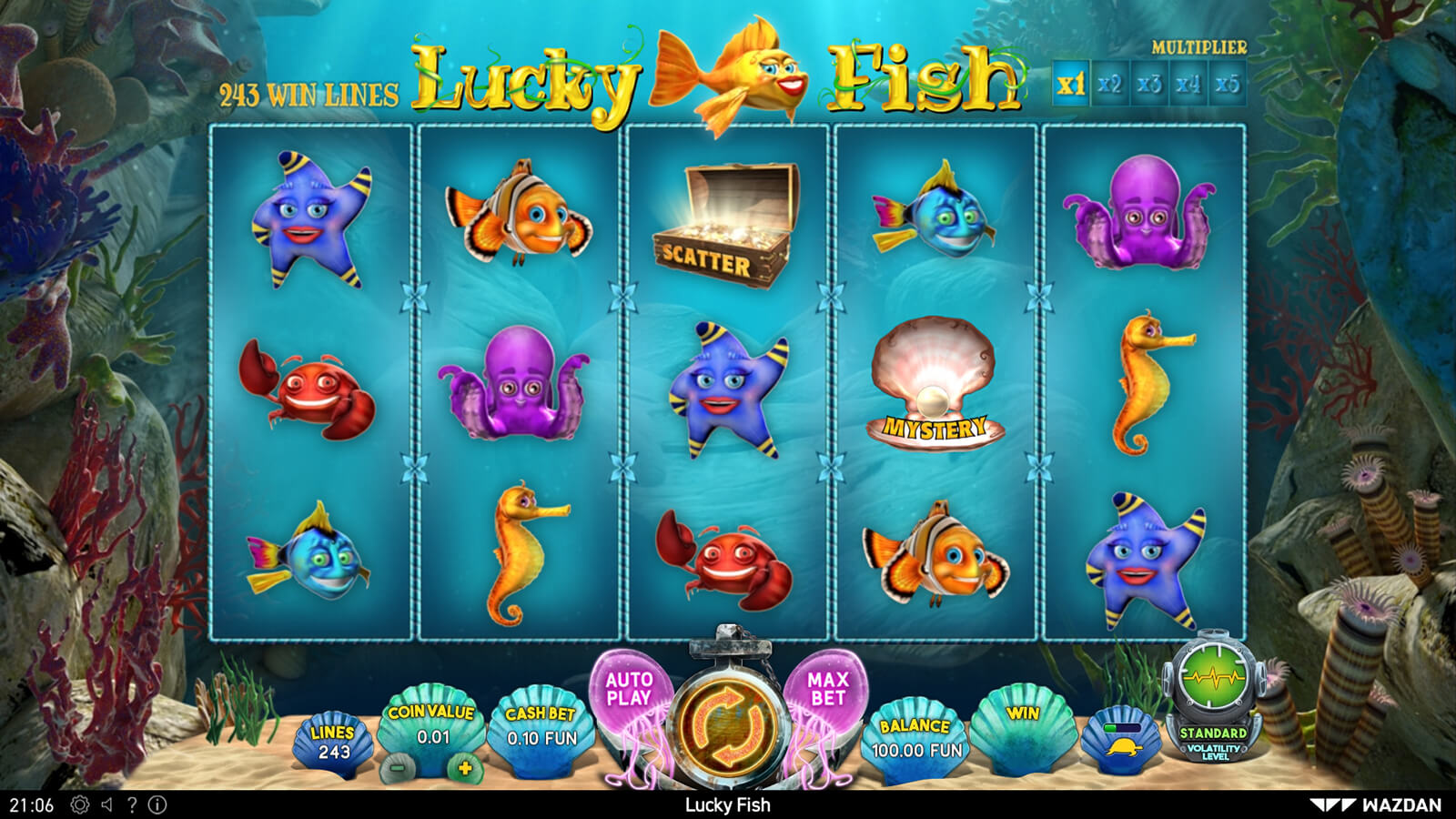The image size is (1456, 819).
Task: Set the Max Bet on the jellyfish button
Action: (827, 690)
